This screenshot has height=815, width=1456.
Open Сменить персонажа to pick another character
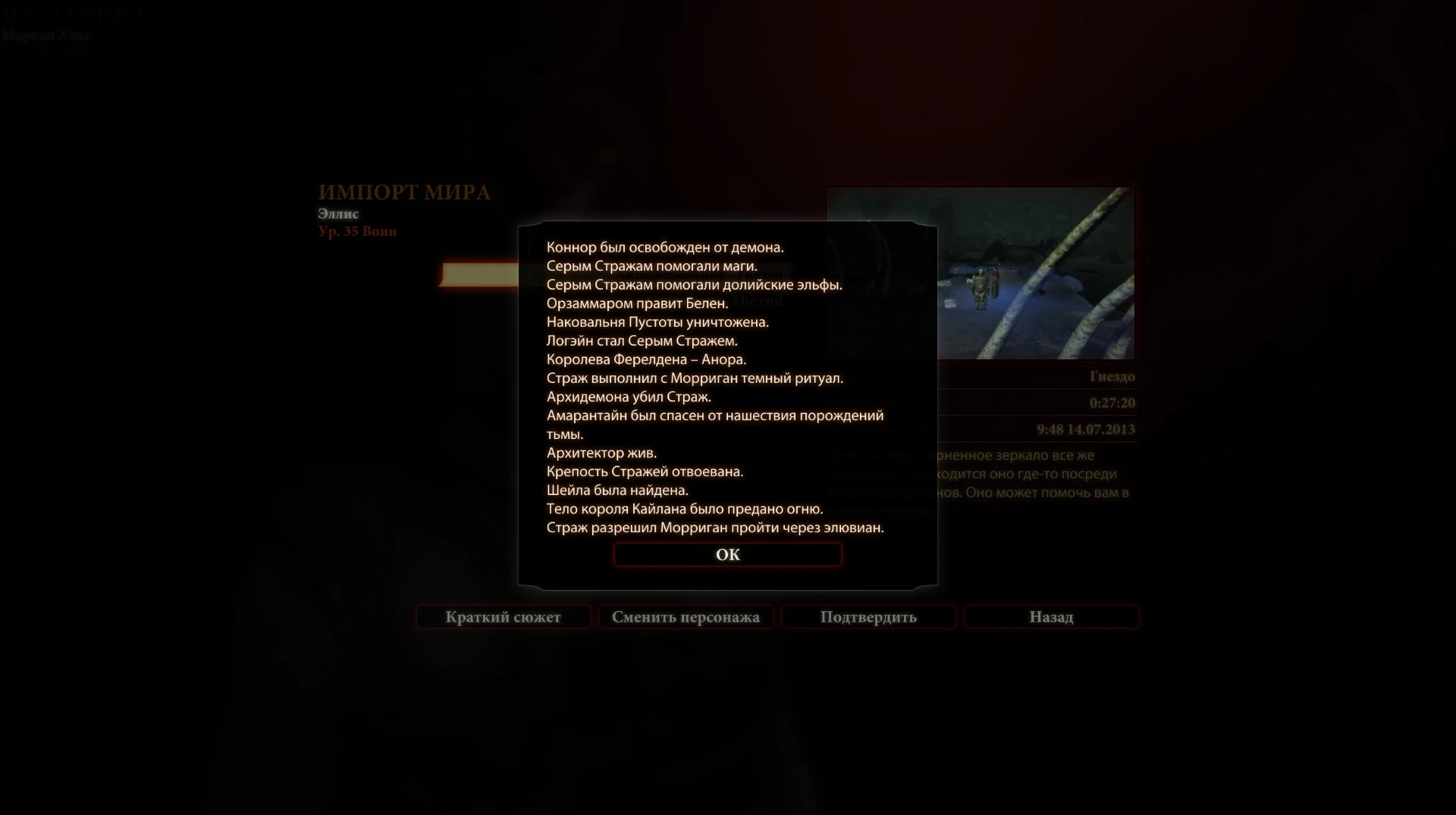point(686,616)
